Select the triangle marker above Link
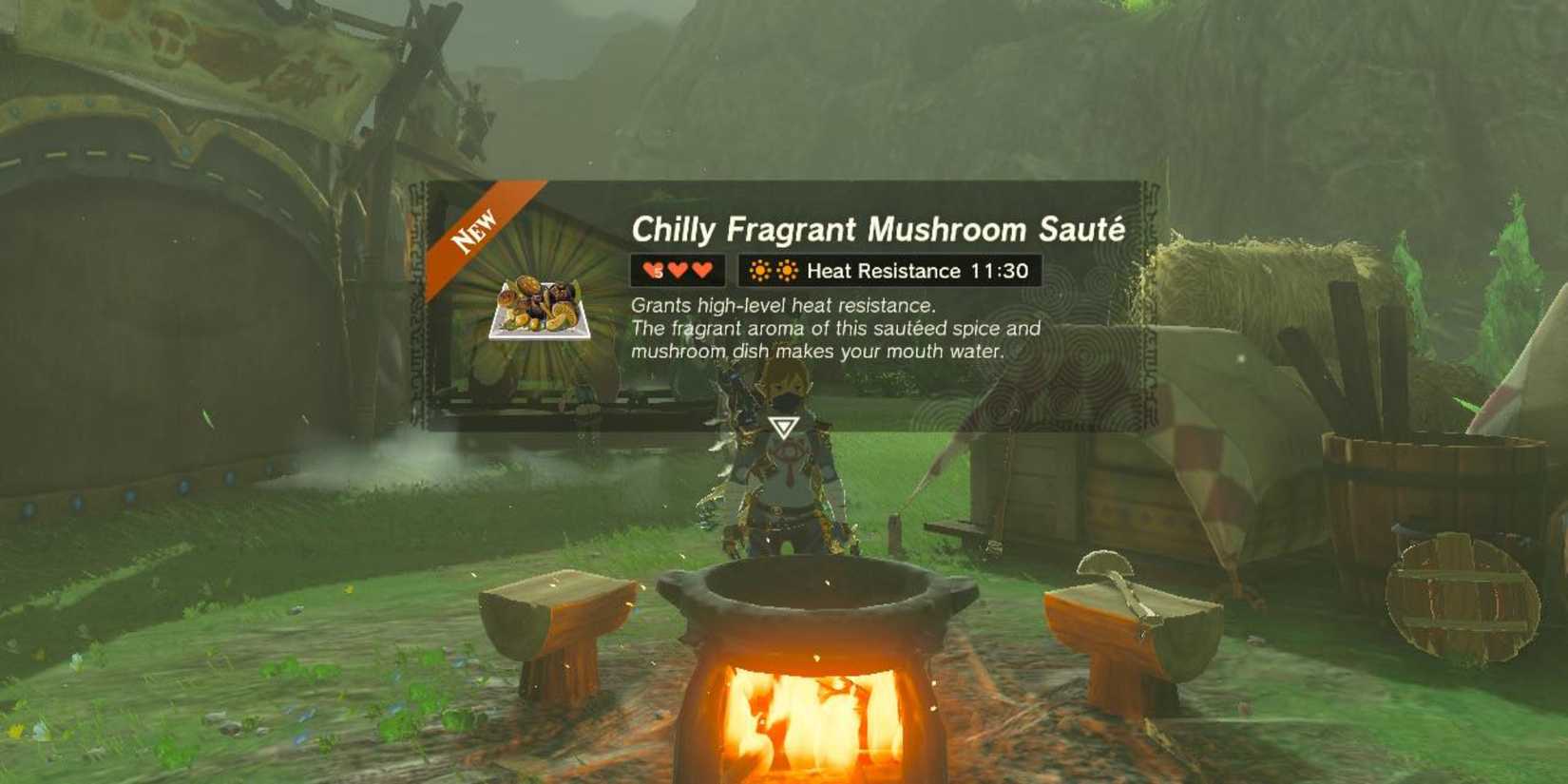Viewport: 1568px width, 784px height. tap(784, 426)
